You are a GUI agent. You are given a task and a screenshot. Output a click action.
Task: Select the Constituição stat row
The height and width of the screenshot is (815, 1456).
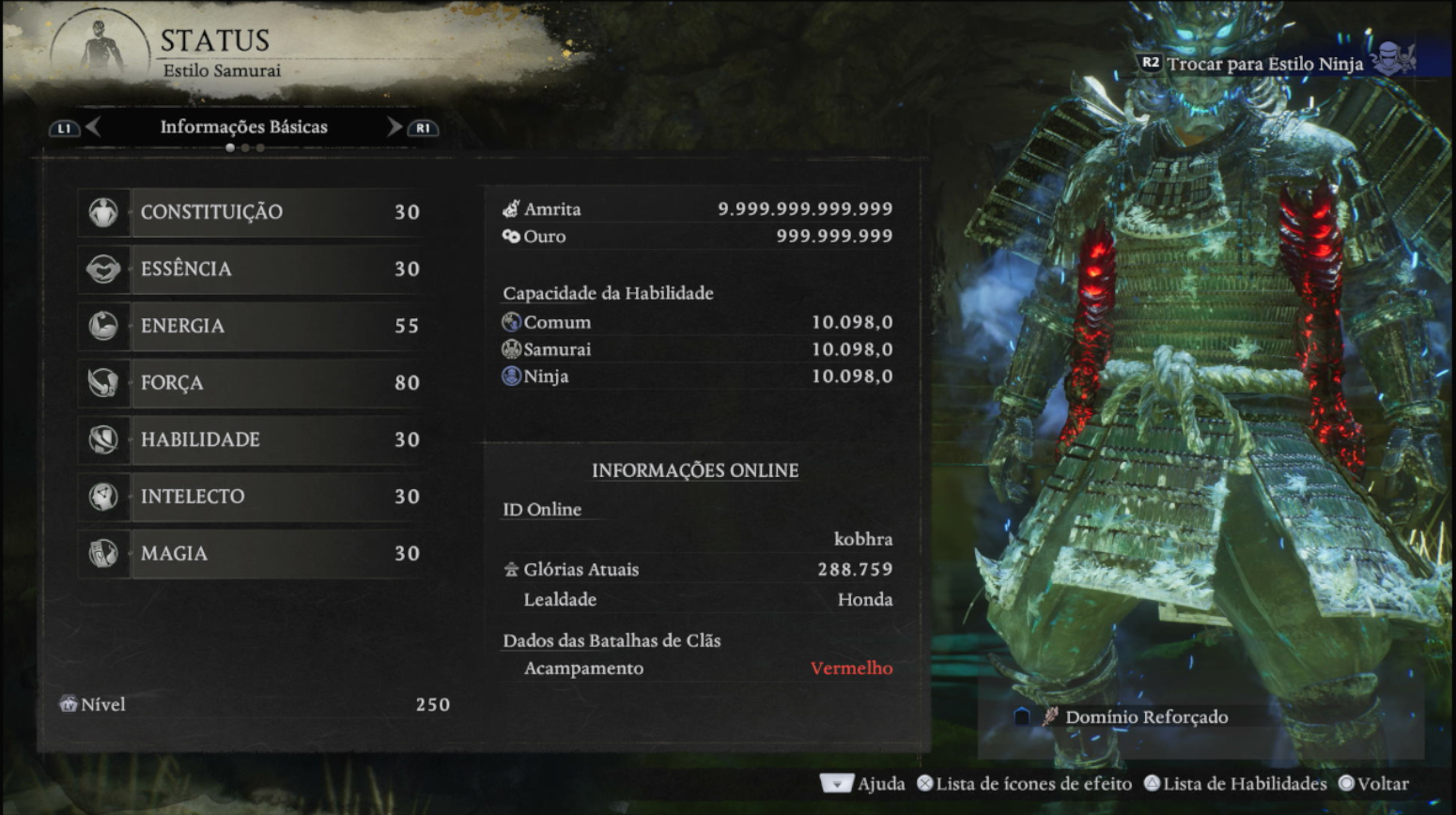(254, 212)
